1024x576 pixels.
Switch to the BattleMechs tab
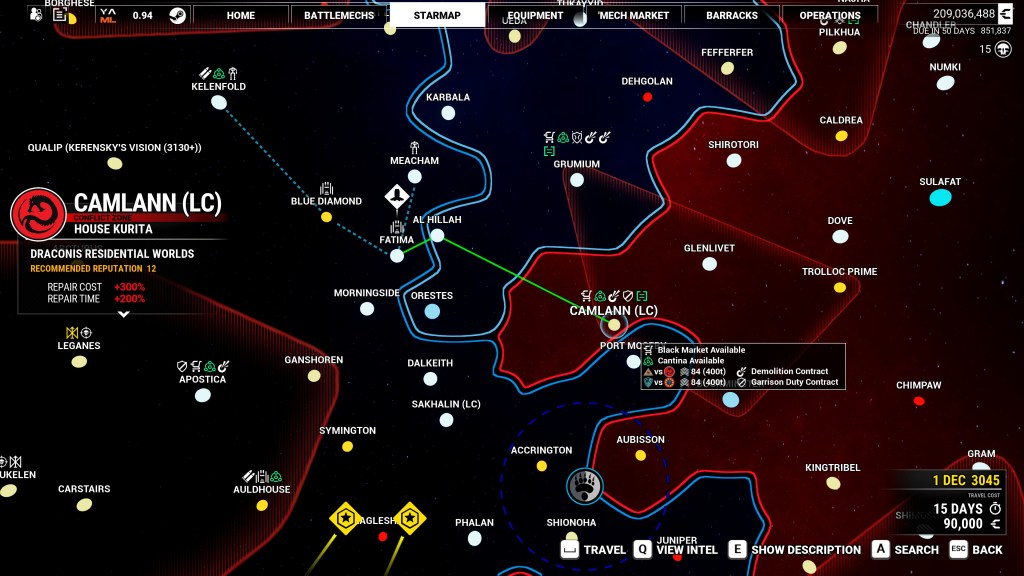coord(339,15)
